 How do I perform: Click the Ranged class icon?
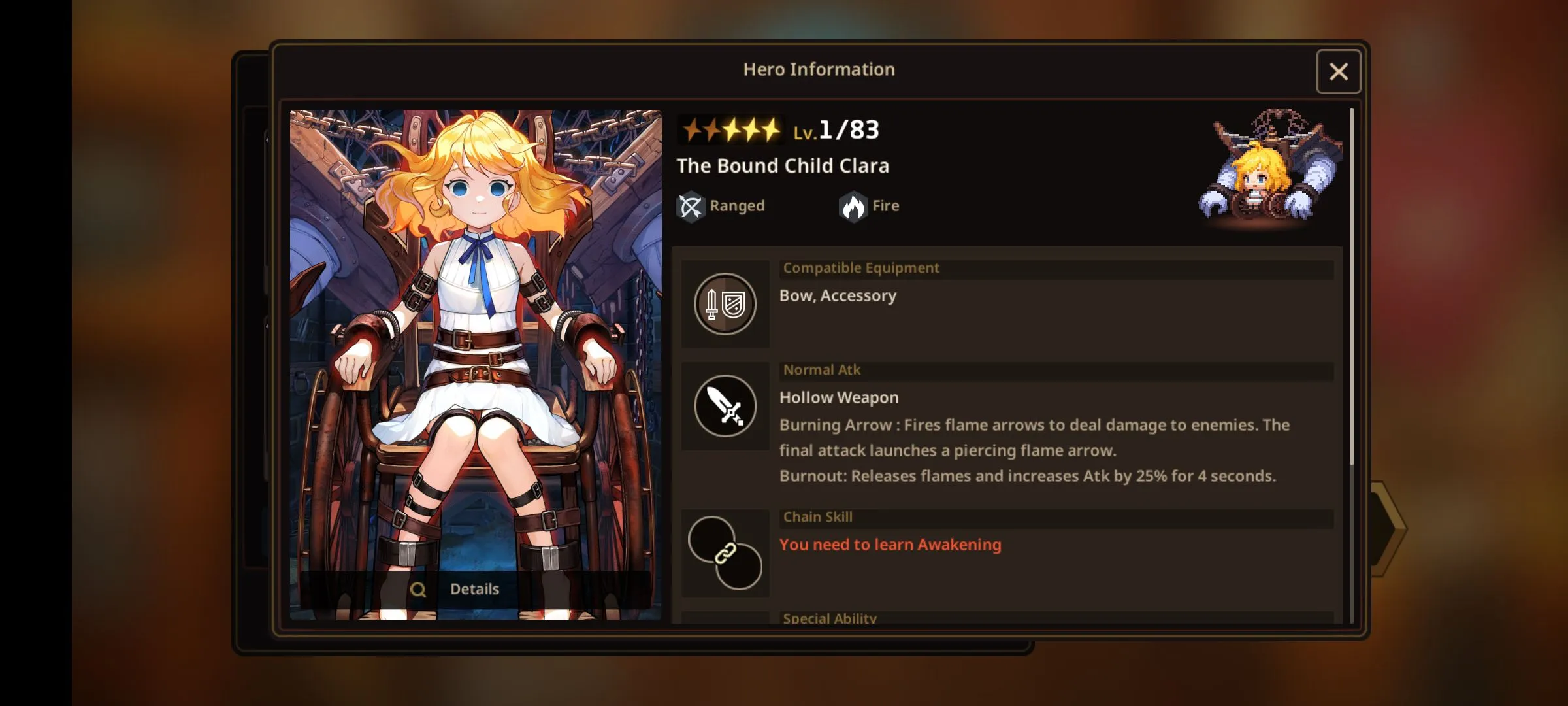click(691, 207)
